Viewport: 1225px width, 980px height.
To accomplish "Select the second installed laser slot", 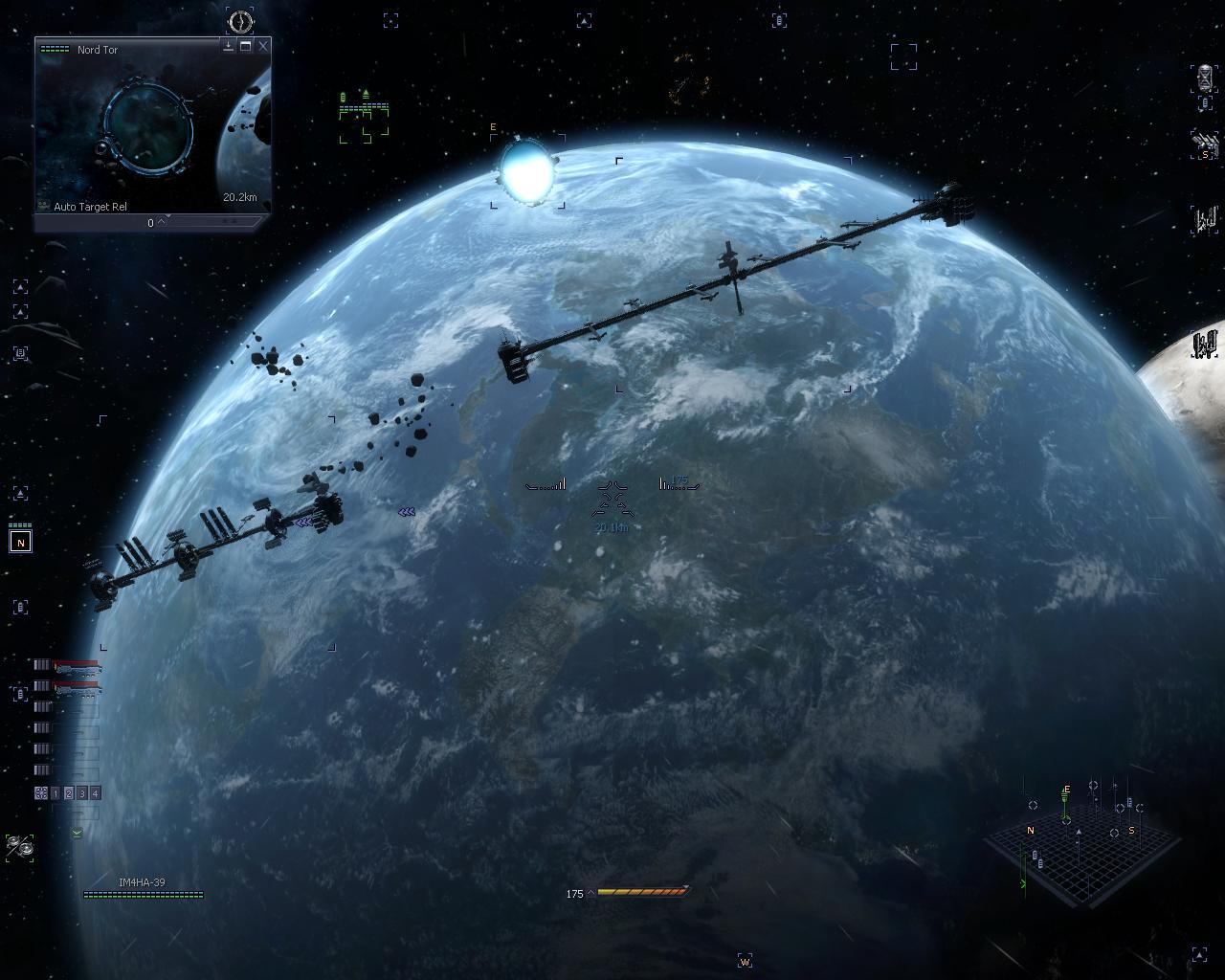I will 77,686.
